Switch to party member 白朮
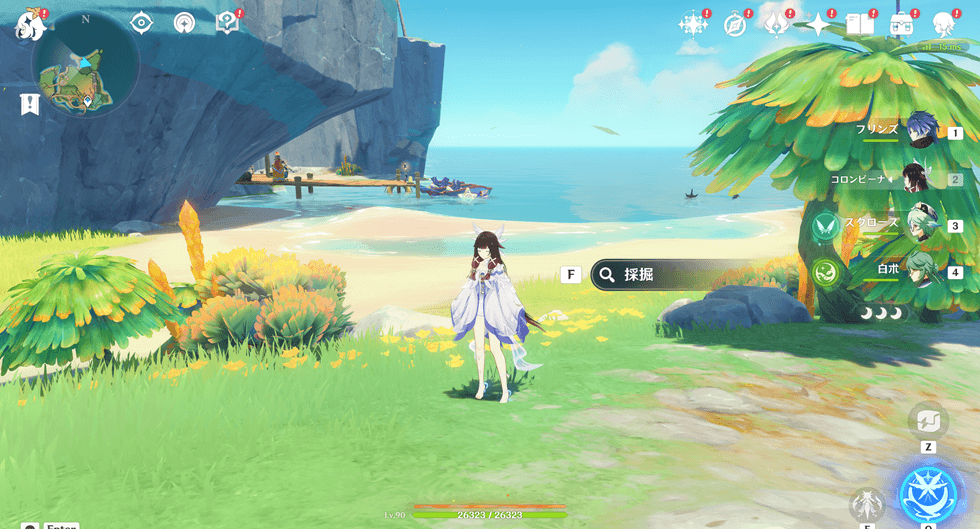This screenshot has width=980, height=529. pos(921,271)
